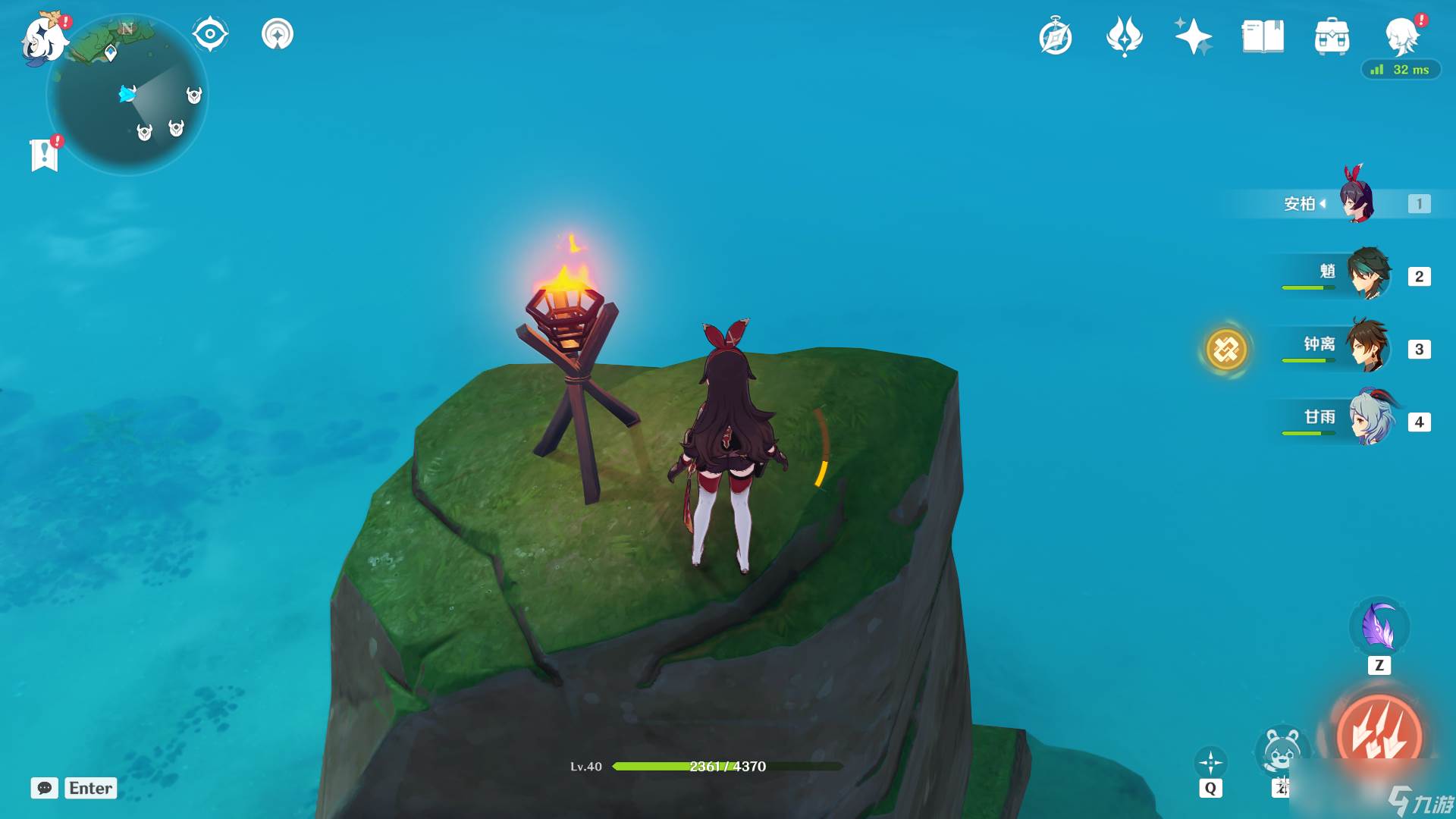Image resolution: width=1456 pixels, height=819 pixels.
Task: Open the Paimon menu icon
Action: [44, 38]
